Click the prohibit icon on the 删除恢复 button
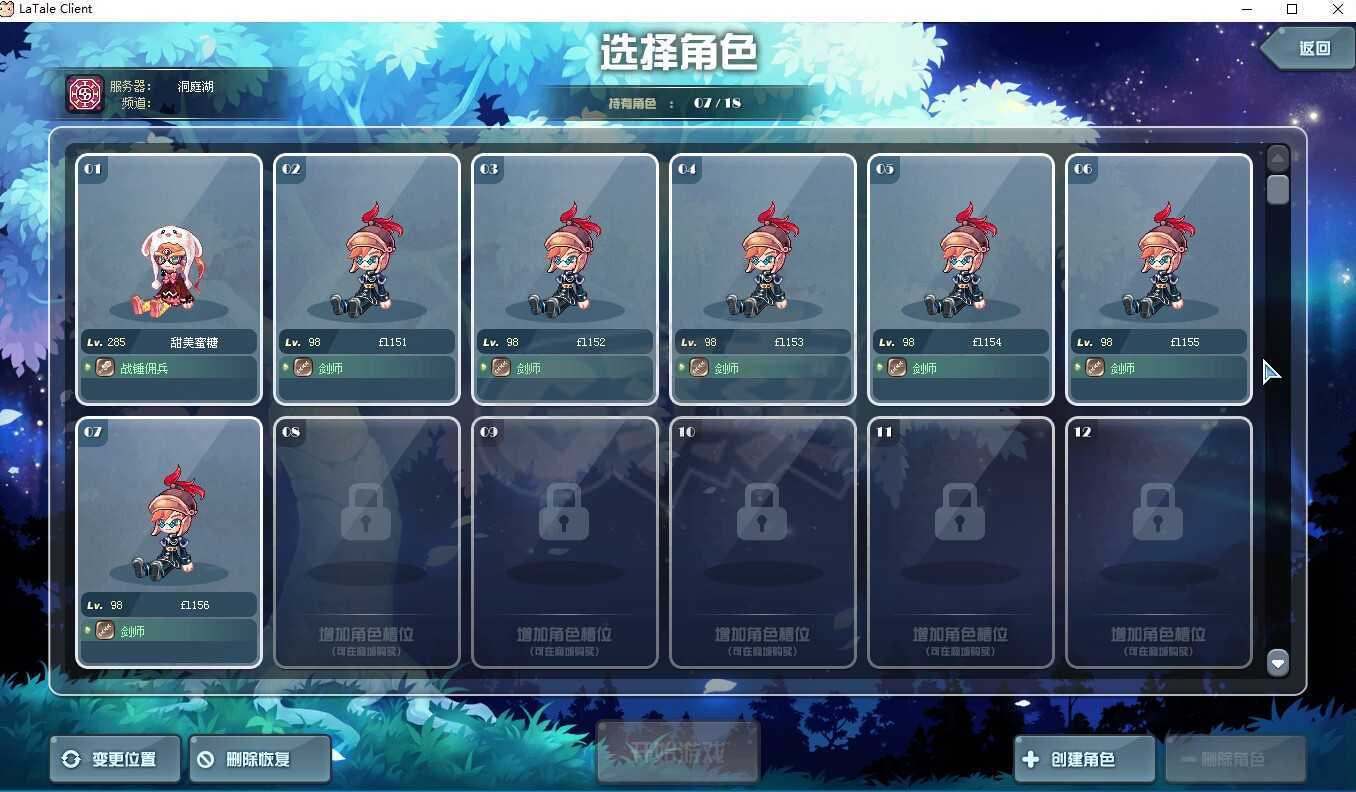 click(x=207, y=759)
